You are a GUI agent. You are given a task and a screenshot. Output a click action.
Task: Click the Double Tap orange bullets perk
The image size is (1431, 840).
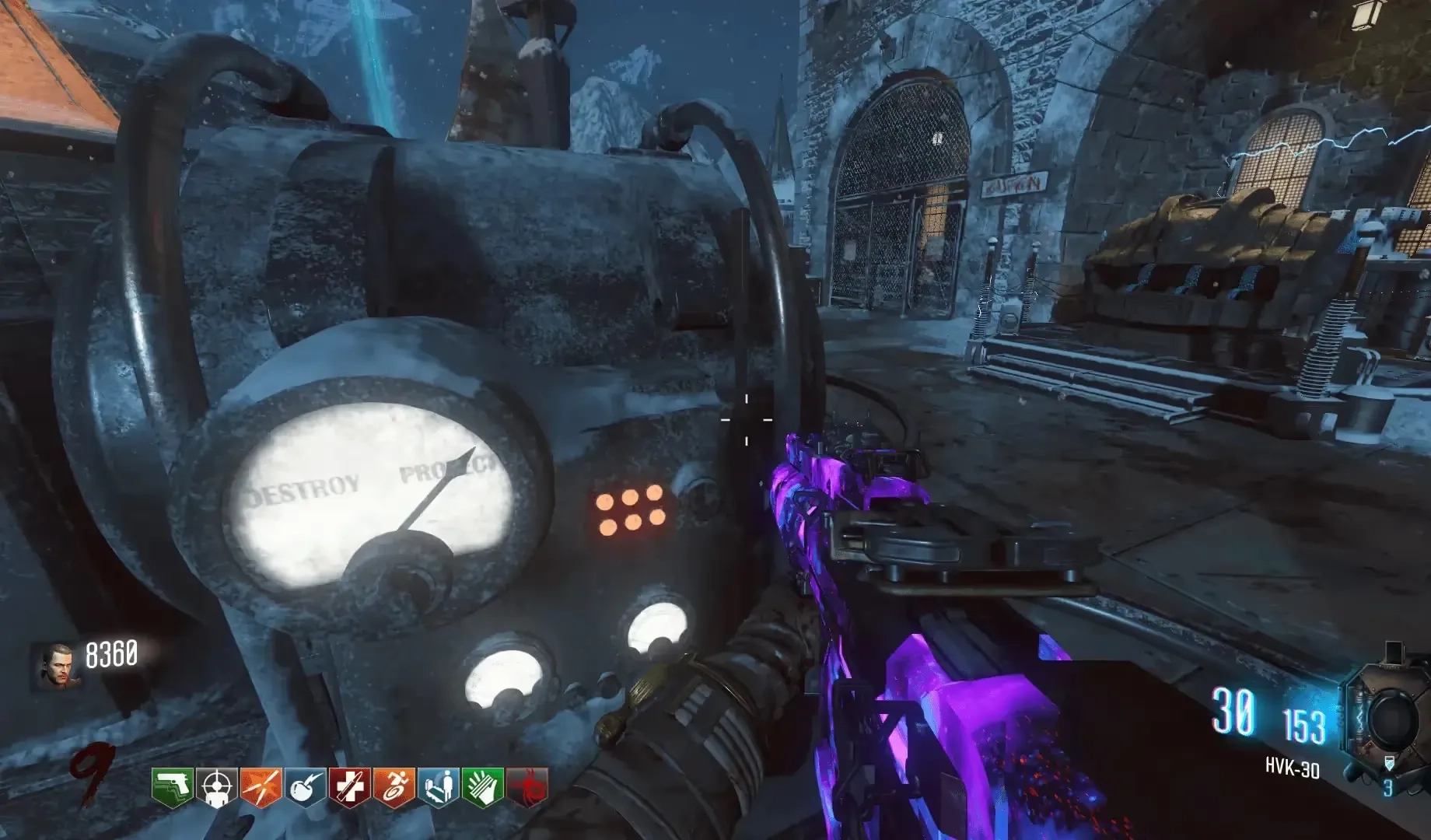[x=261, y=788]
